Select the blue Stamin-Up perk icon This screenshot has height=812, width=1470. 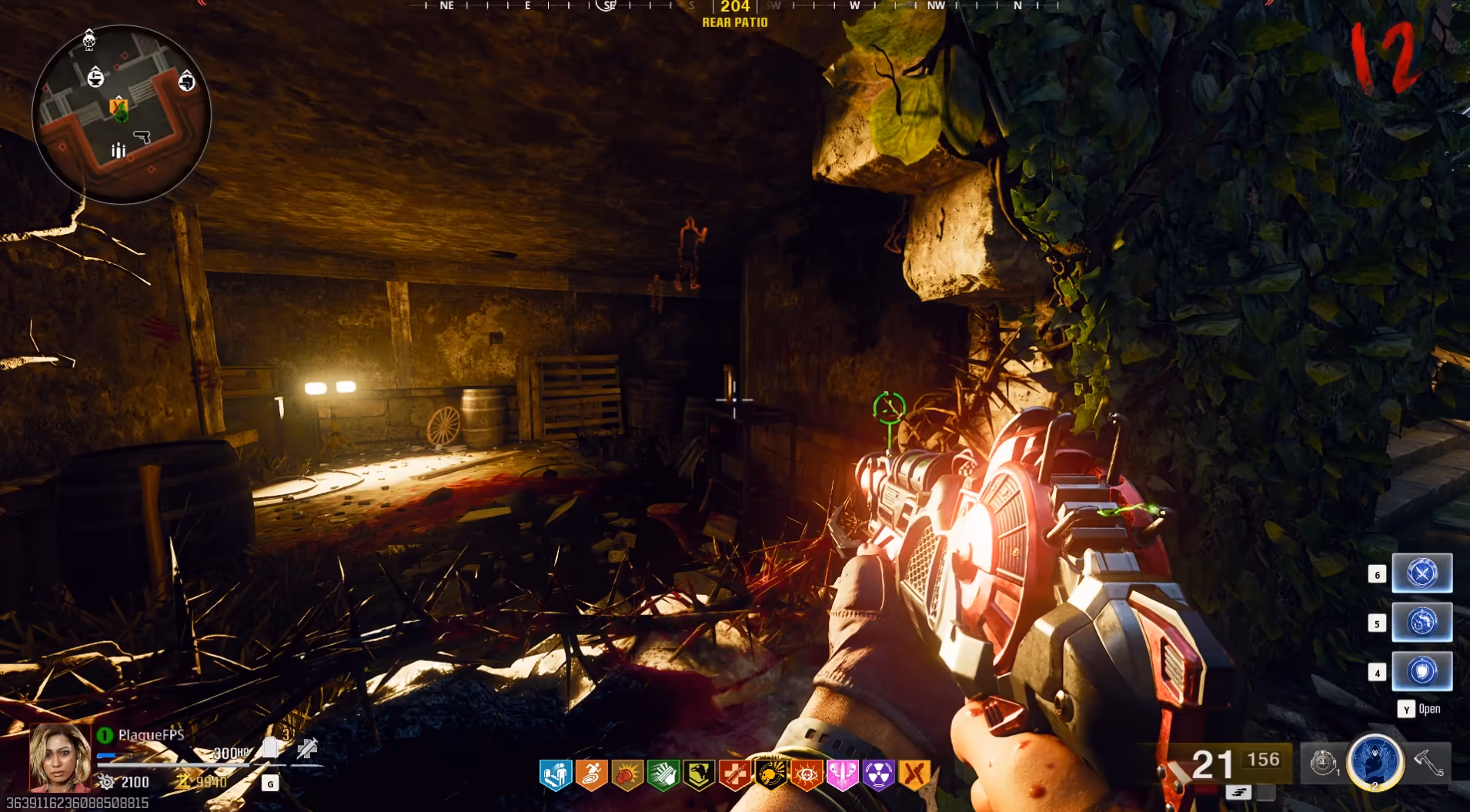point(556,775)
